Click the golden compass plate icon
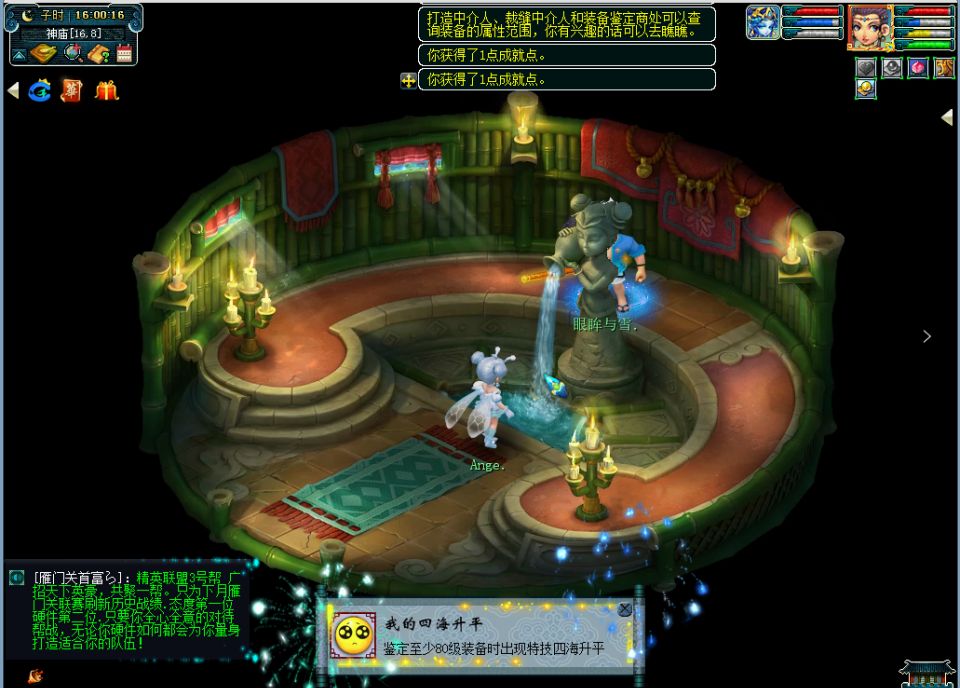The height and width of the screenshot is (688, 960). click(44, 54)
